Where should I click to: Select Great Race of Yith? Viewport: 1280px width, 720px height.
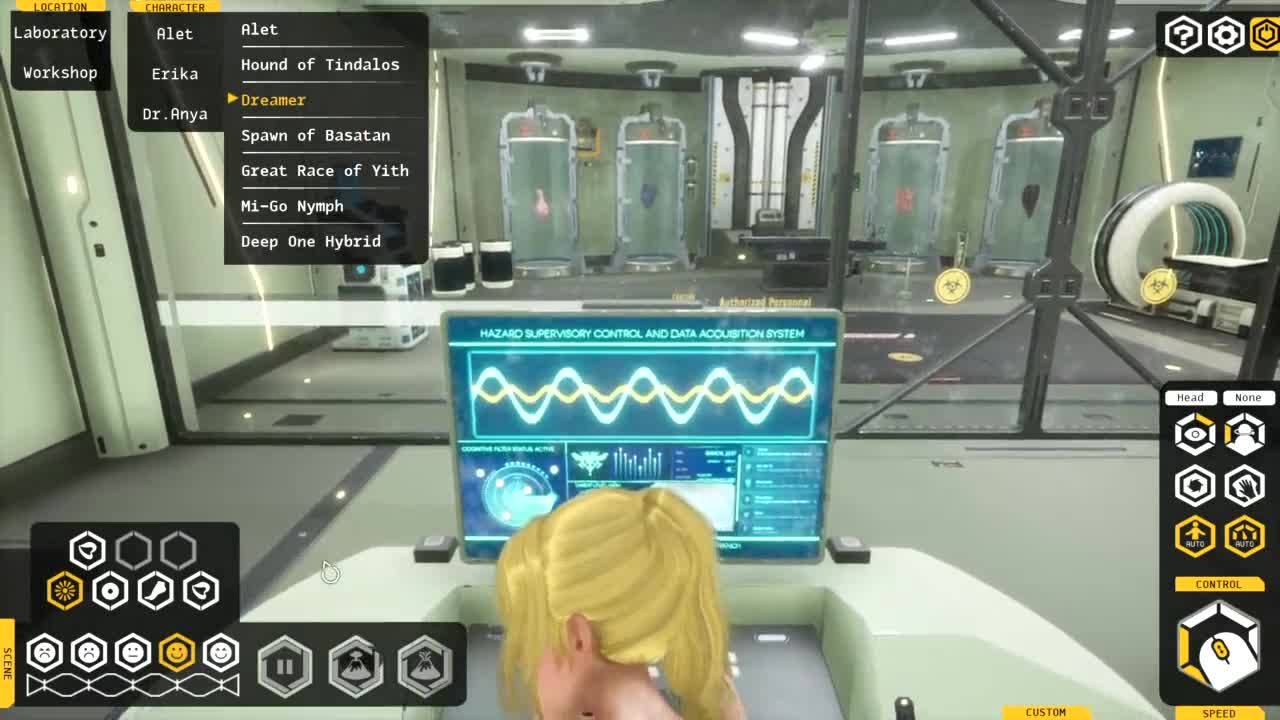(x=324, y=171)
